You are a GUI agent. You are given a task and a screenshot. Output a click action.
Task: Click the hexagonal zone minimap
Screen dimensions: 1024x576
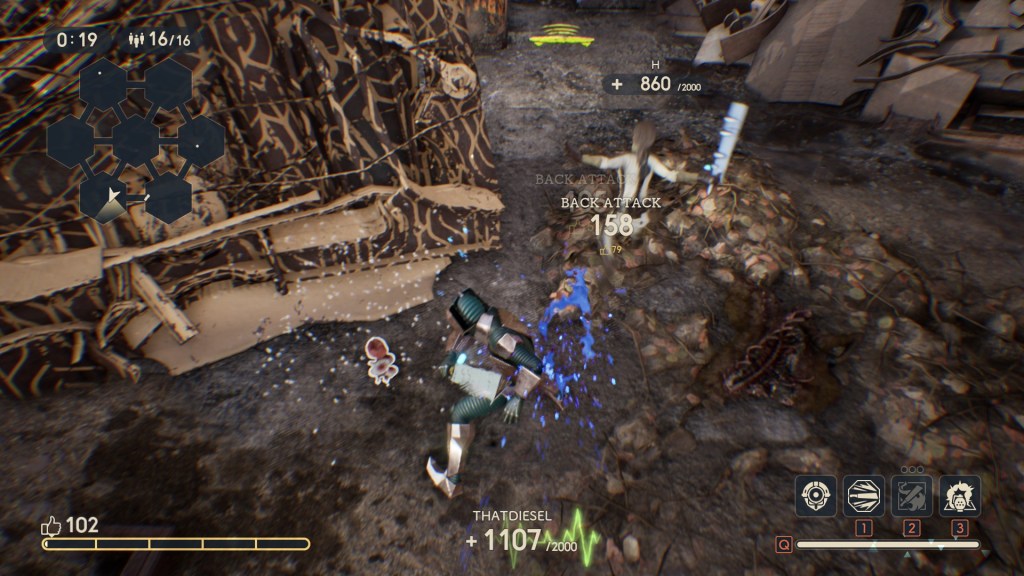point(135,140)
